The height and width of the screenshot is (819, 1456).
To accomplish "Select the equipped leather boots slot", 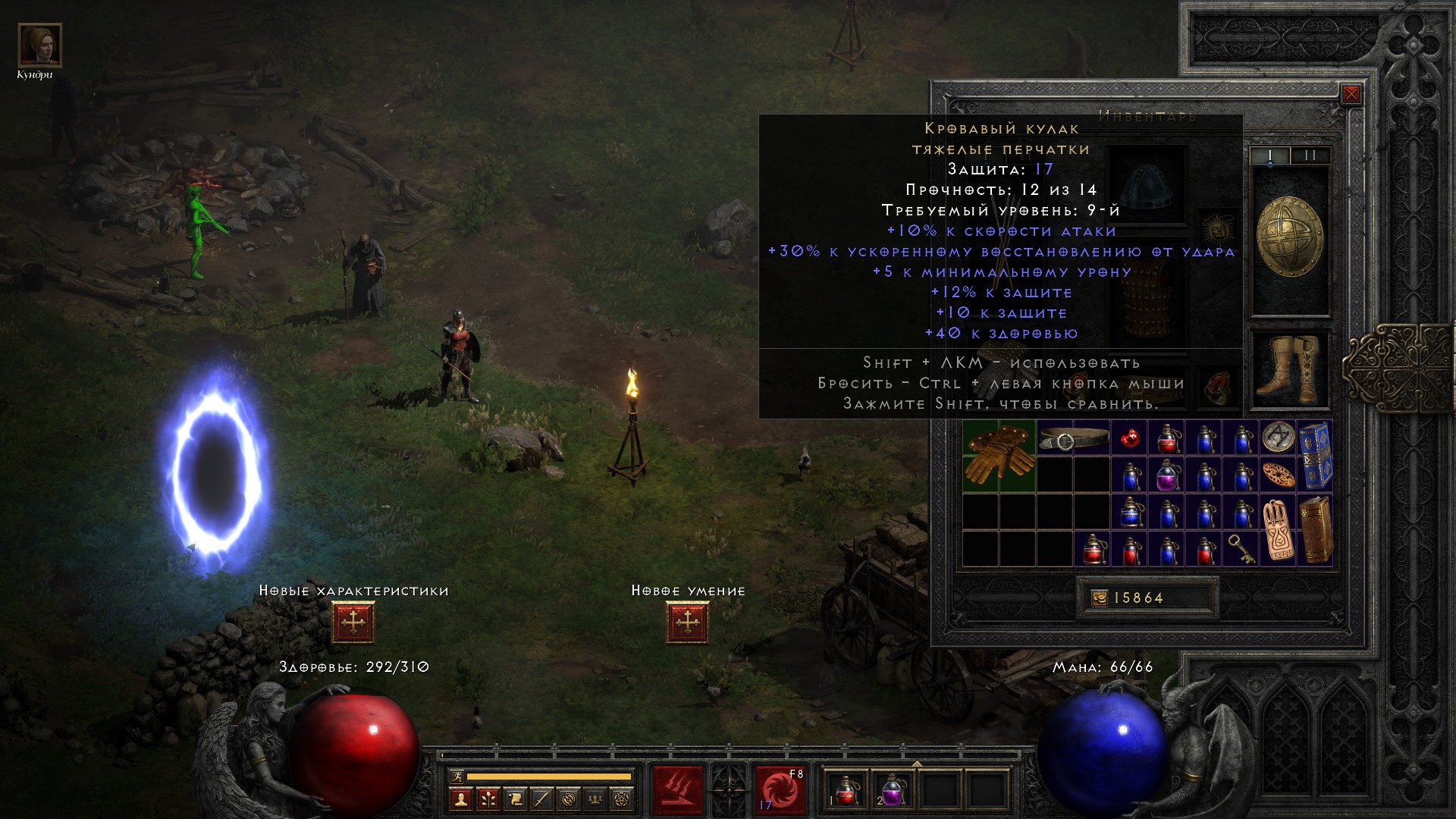I will coord(1288,369).
